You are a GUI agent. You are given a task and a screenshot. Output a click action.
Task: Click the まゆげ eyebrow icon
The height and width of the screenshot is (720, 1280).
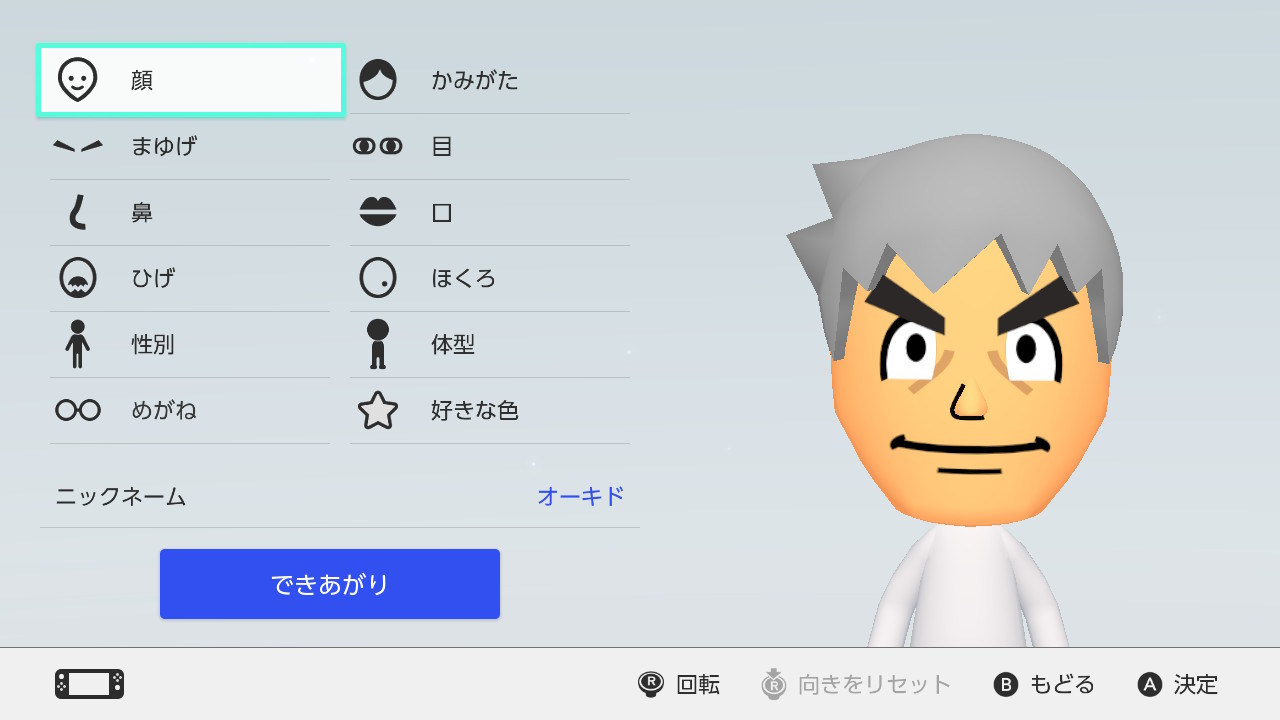click(80, 146)
